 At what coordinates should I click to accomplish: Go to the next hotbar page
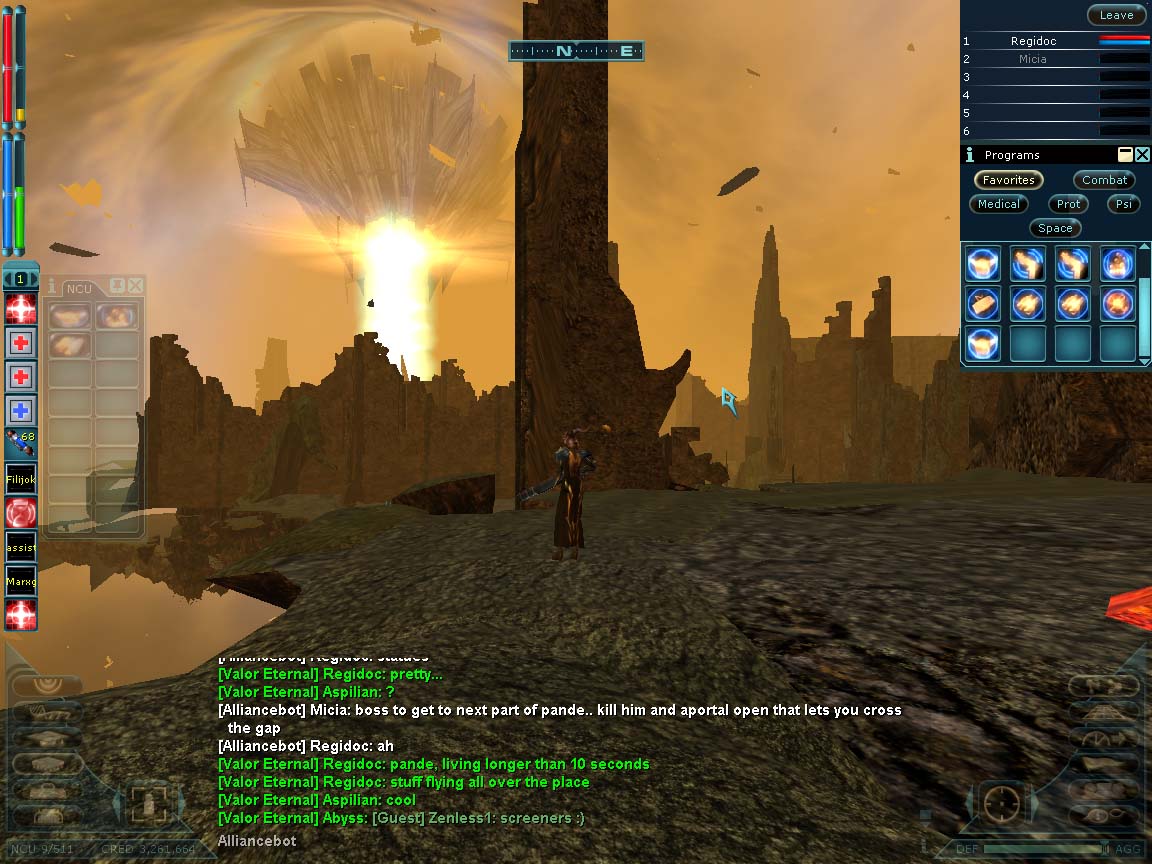tap(35, 279)
